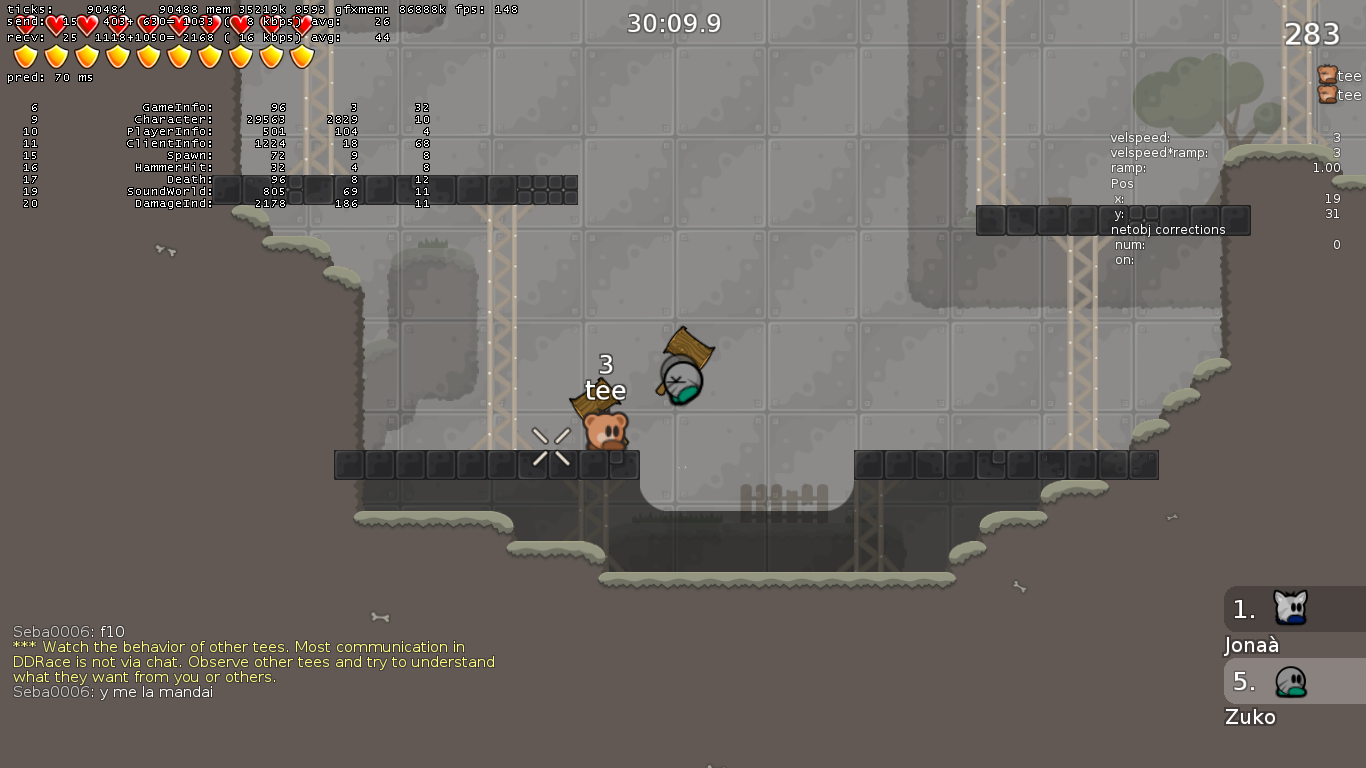Click the race timer showing 30:09.9
1366x768 pixels.
click(673, 22)
